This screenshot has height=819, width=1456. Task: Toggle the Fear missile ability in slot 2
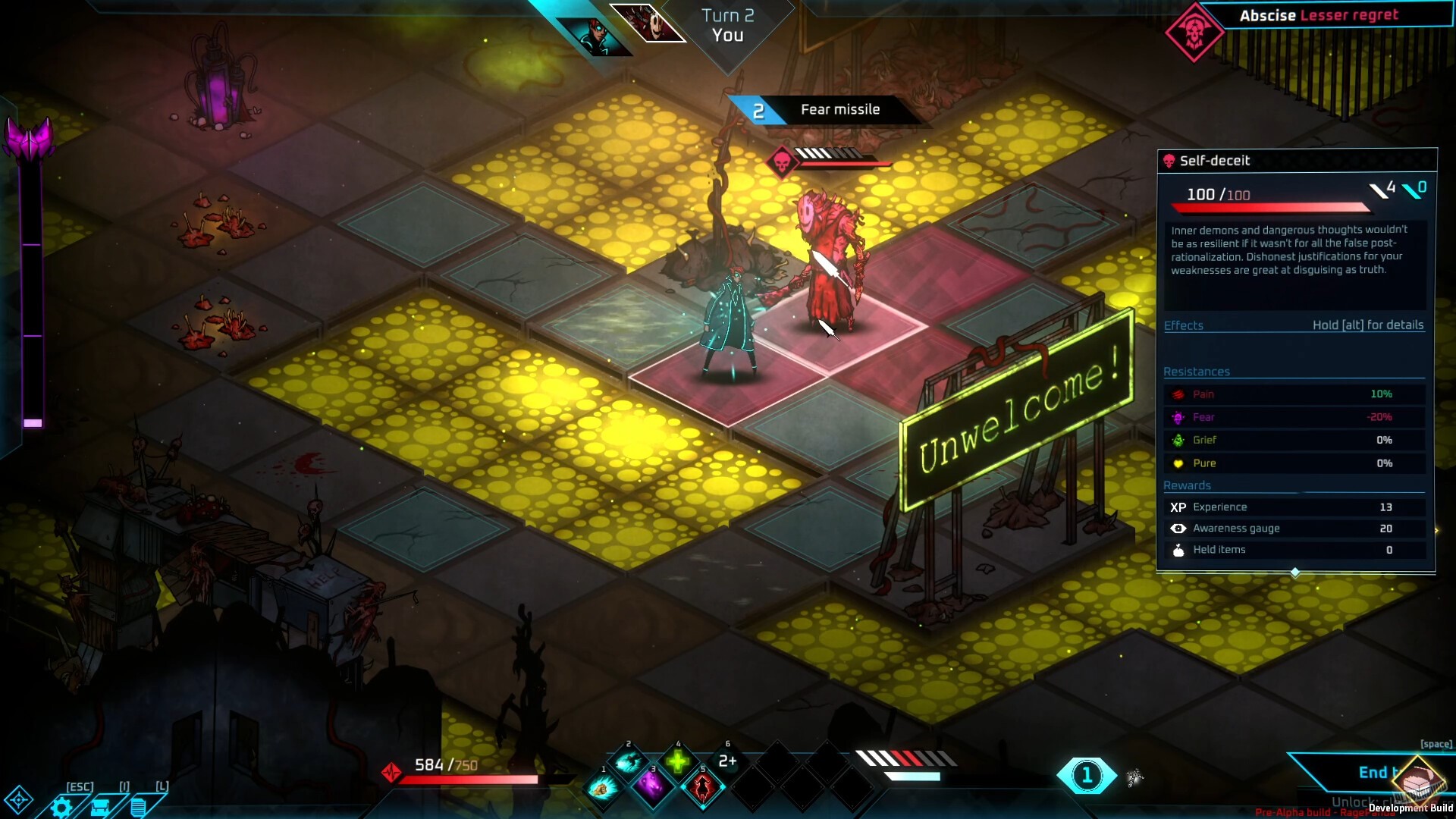(628, 762)
